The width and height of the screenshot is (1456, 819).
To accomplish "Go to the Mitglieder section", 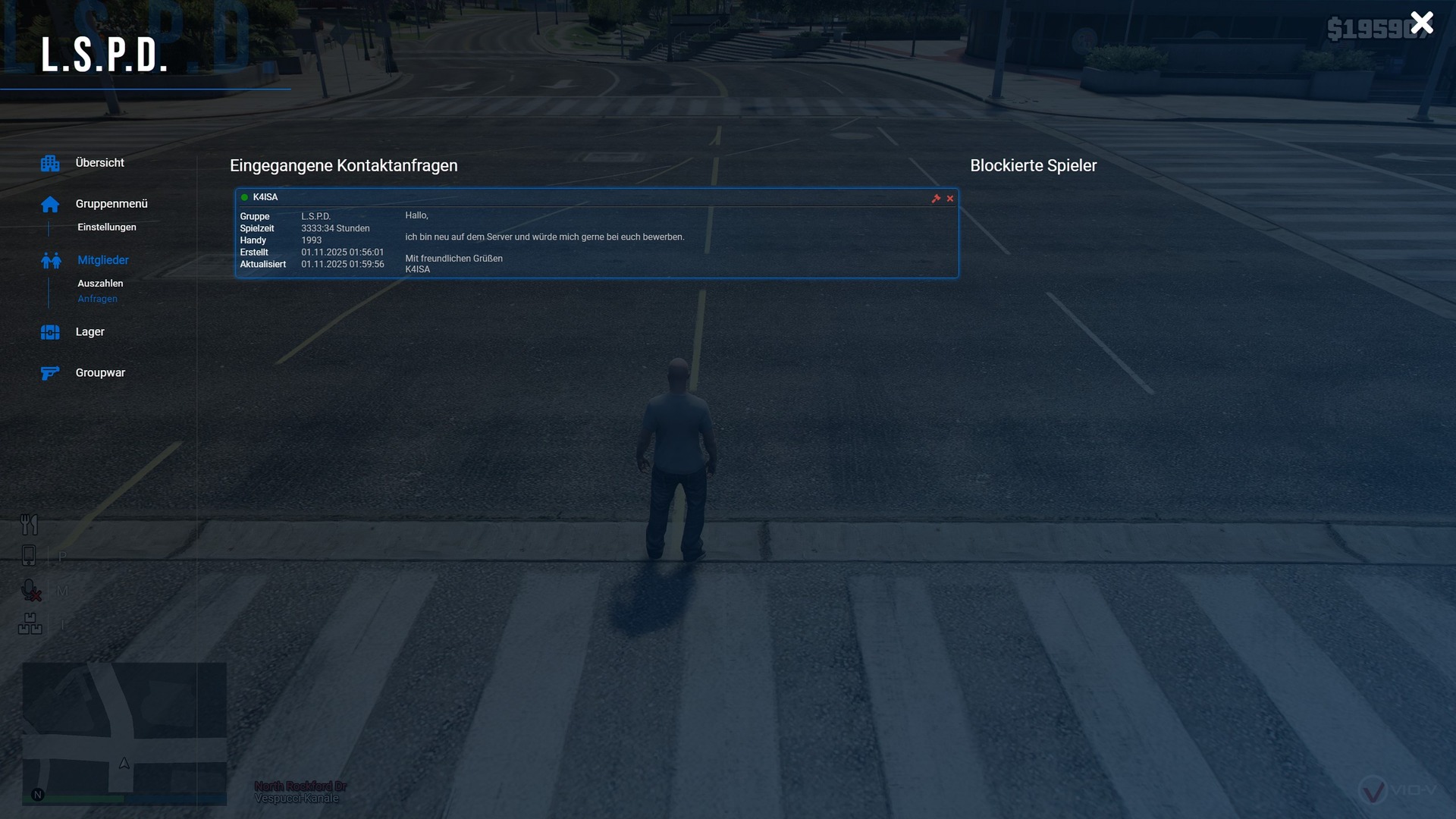I will tap(103, 260).
